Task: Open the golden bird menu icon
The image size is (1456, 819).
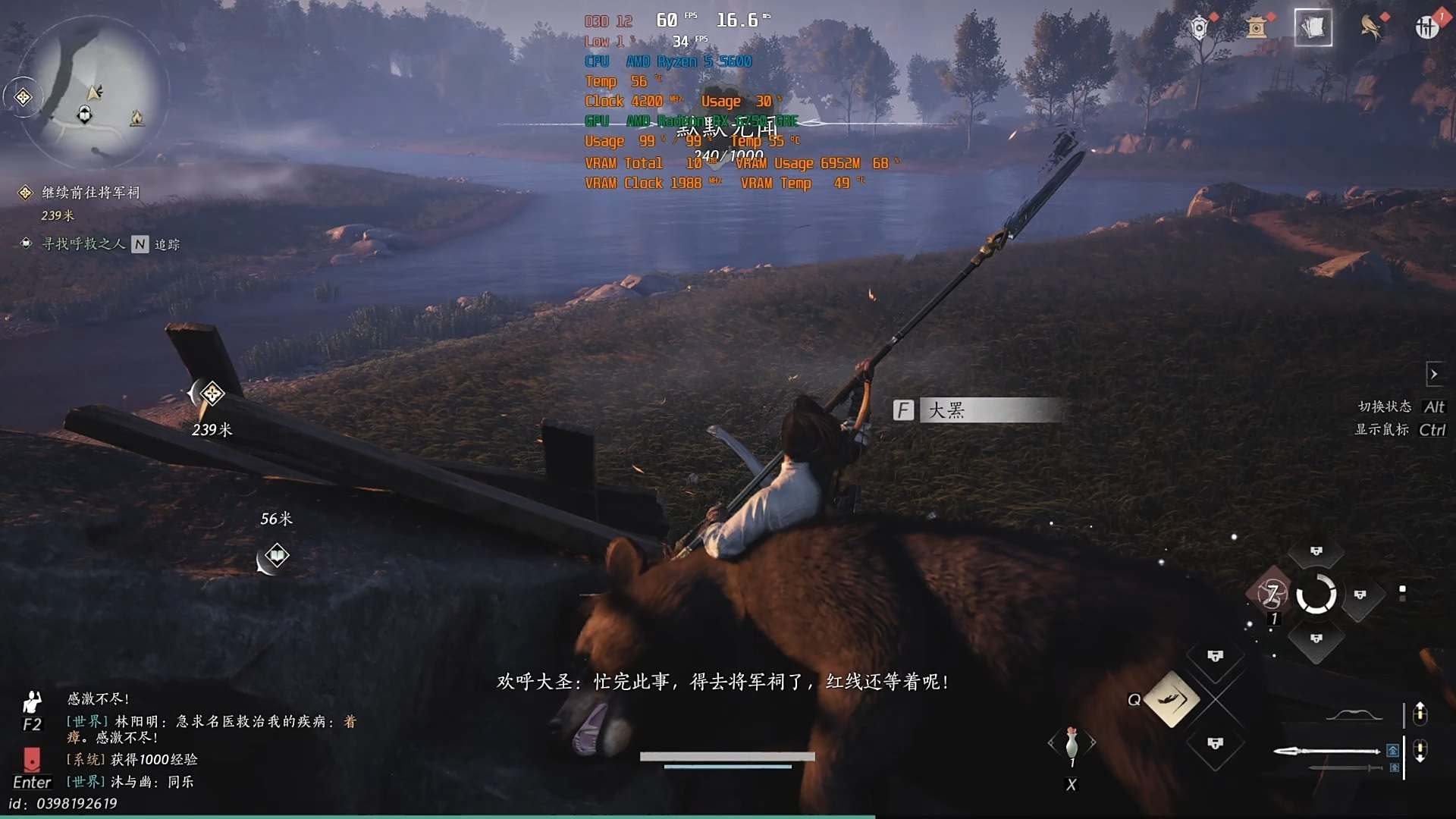Action: 1370,28
